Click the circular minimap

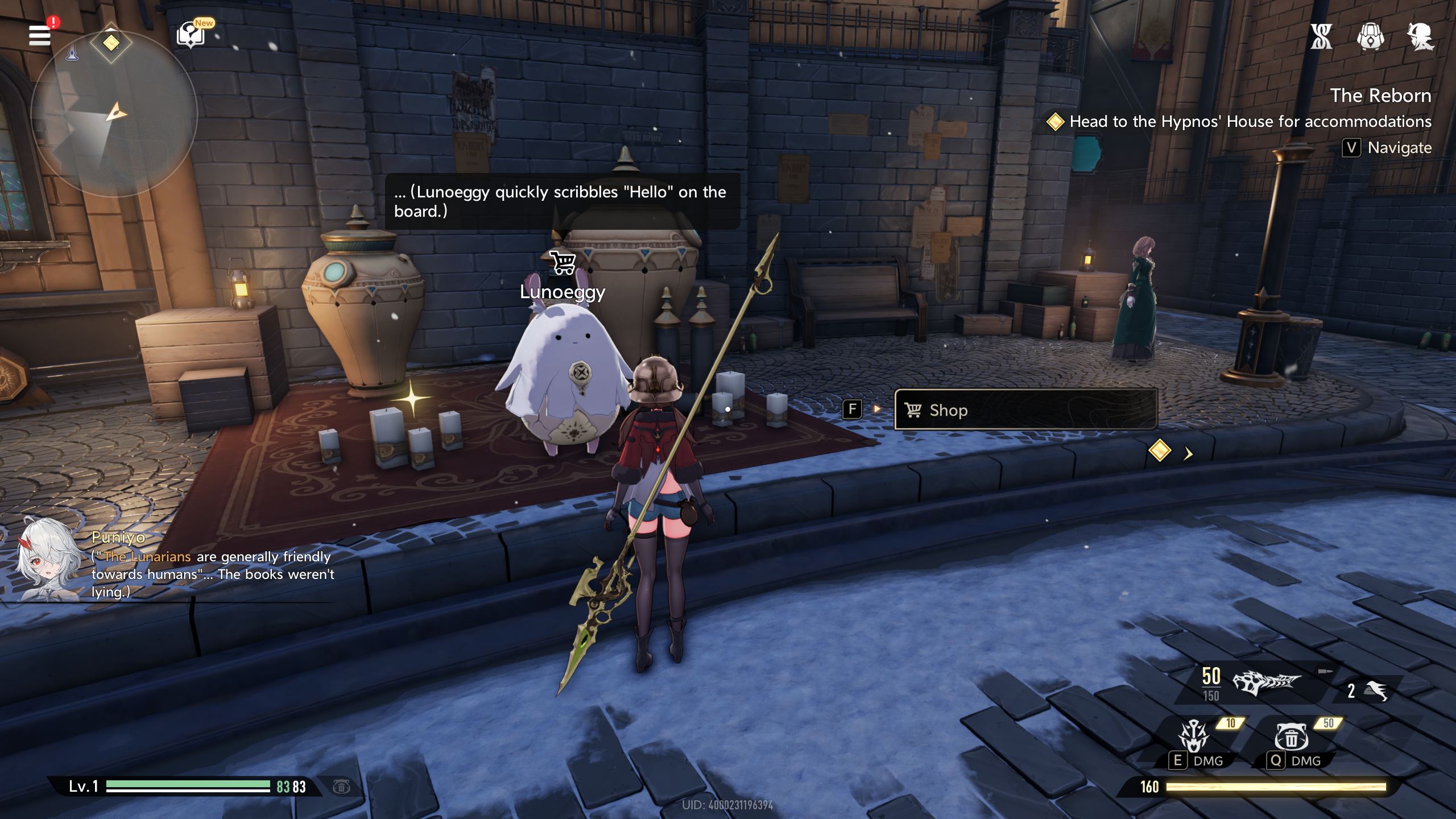tap(114, 114)
